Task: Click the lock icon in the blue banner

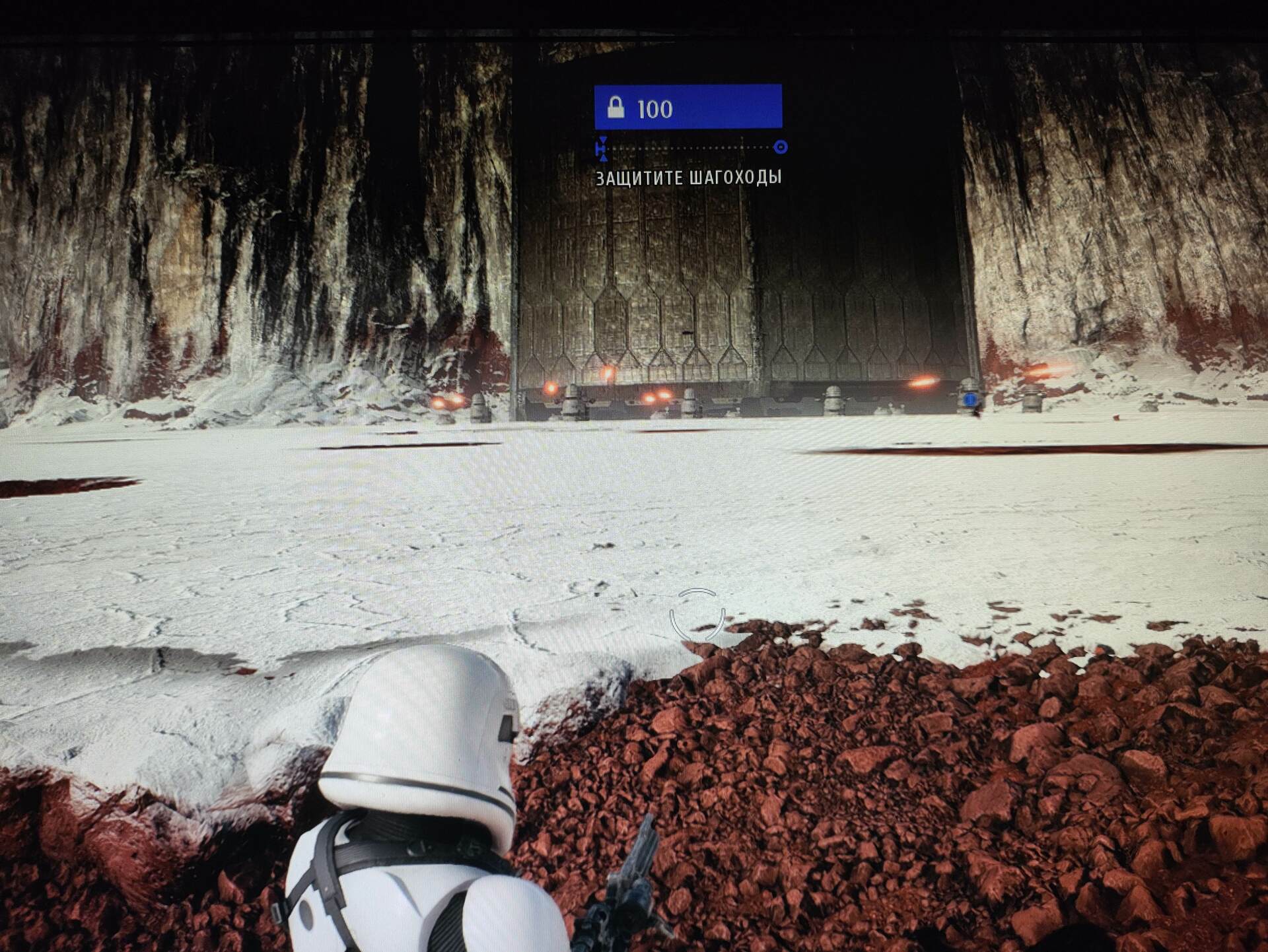Action: click(616, 107)
